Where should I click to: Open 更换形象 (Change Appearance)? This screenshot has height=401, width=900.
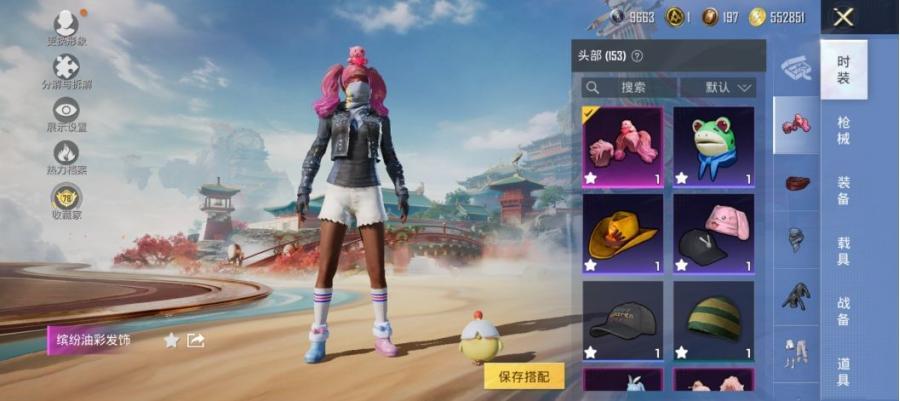pyautogui.click(x=66, y=28)
